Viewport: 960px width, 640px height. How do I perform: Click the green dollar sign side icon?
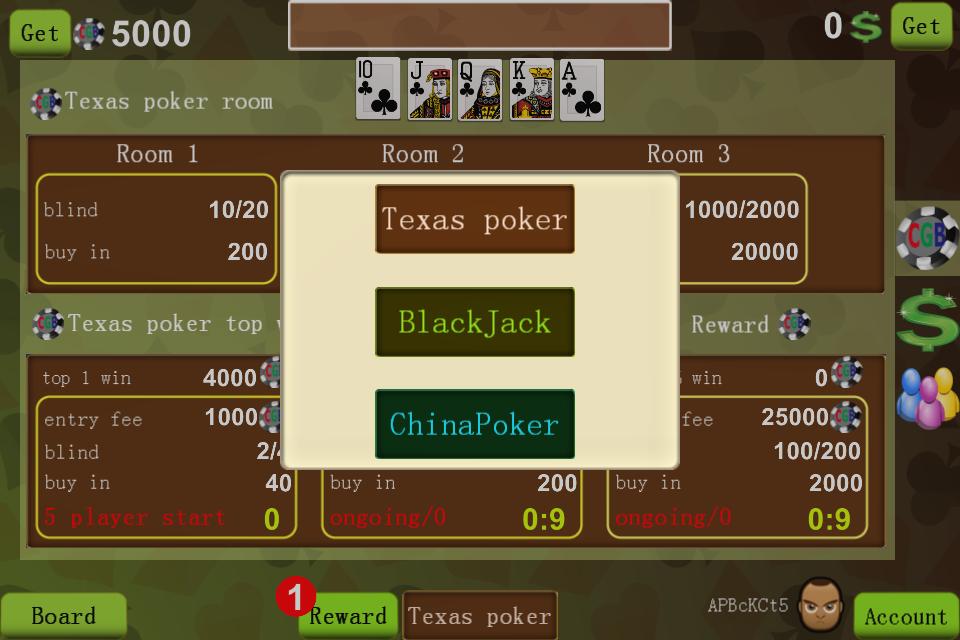click(927, 320)
